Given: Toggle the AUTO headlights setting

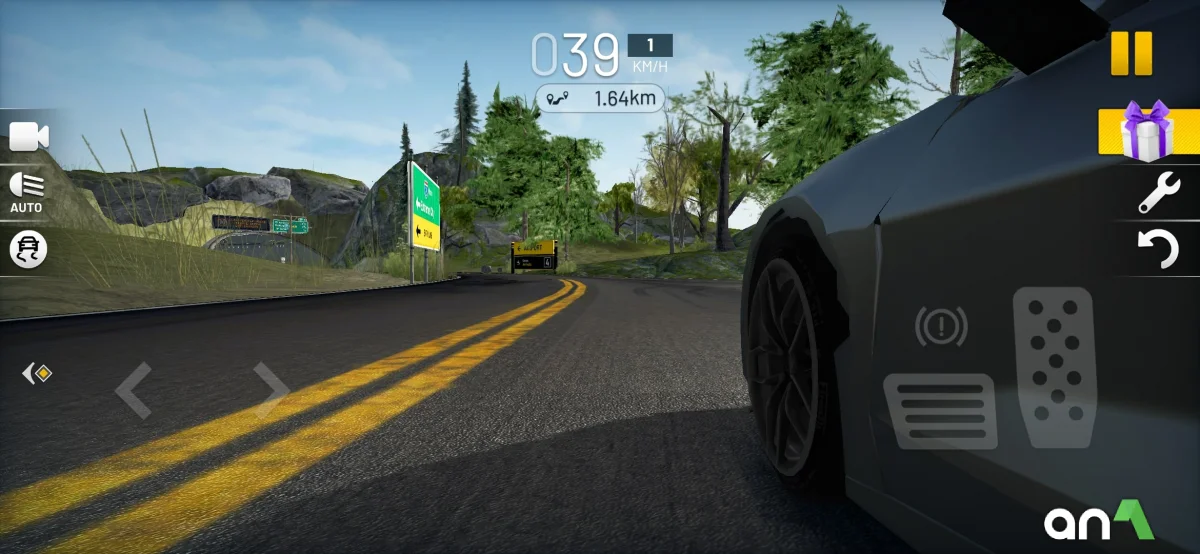Looking at the screenshot, I should coord(27,192).
